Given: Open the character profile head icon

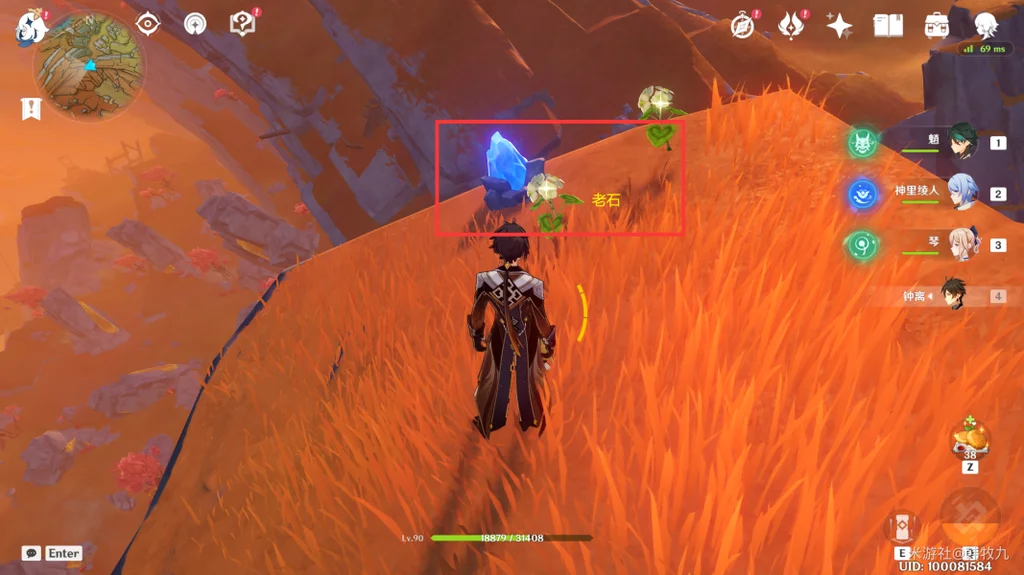Looking at the screenshot, I should (x=985, y=26).
